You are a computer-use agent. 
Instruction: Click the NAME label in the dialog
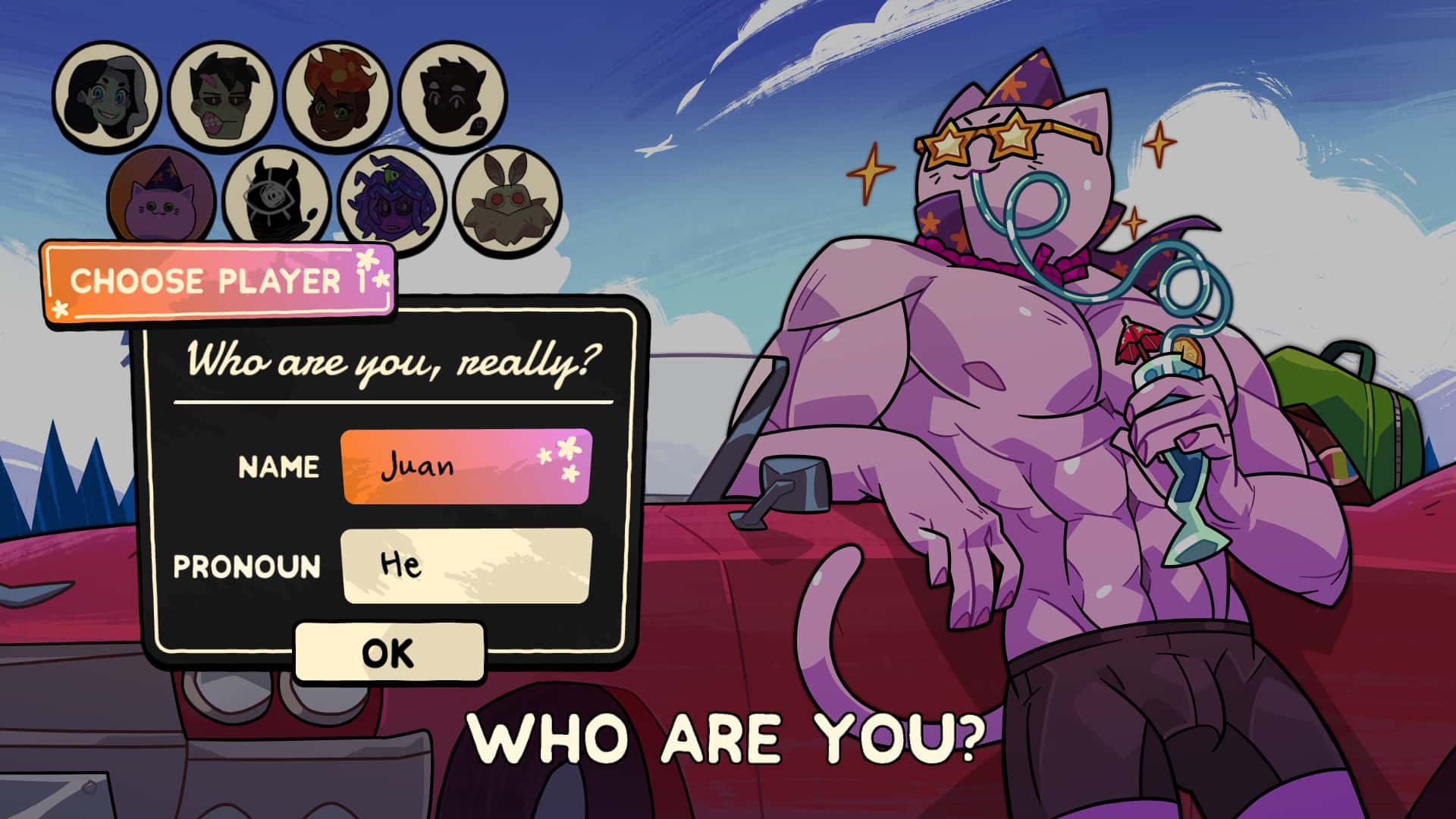(x=279, y=467)
